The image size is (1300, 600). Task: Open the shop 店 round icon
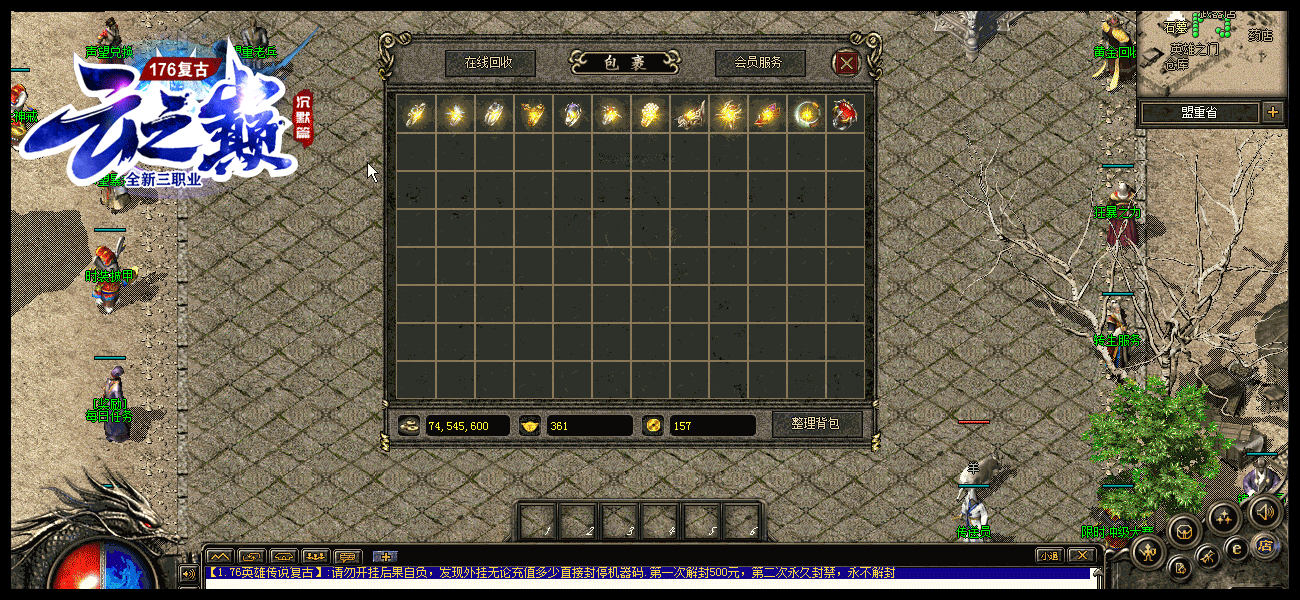(1264, 546)
